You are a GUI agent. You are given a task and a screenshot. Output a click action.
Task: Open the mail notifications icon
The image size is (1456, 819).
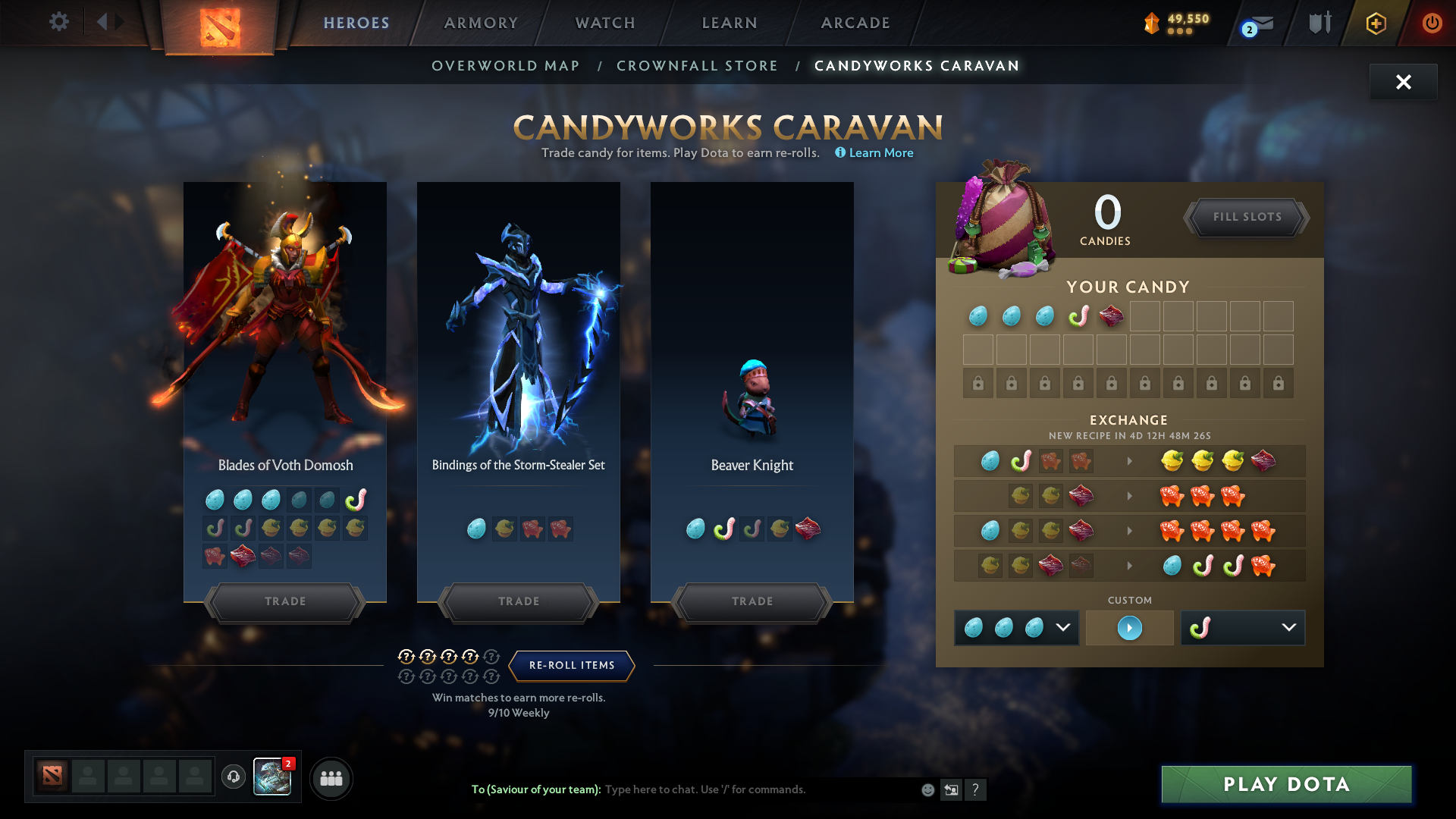[1252, 23]
